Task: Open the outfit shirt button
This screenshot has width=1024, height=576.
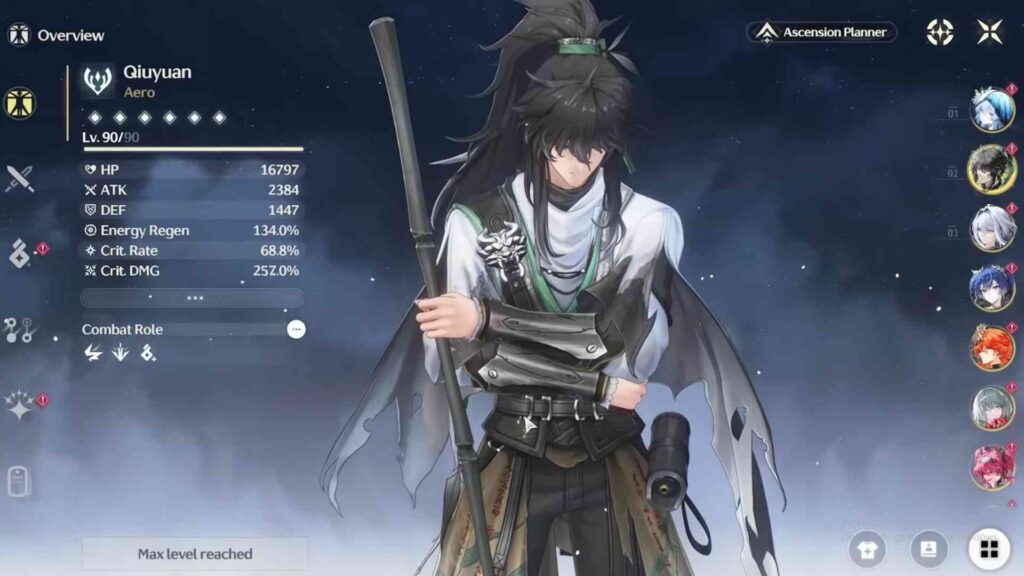Action: pos(867,548)
